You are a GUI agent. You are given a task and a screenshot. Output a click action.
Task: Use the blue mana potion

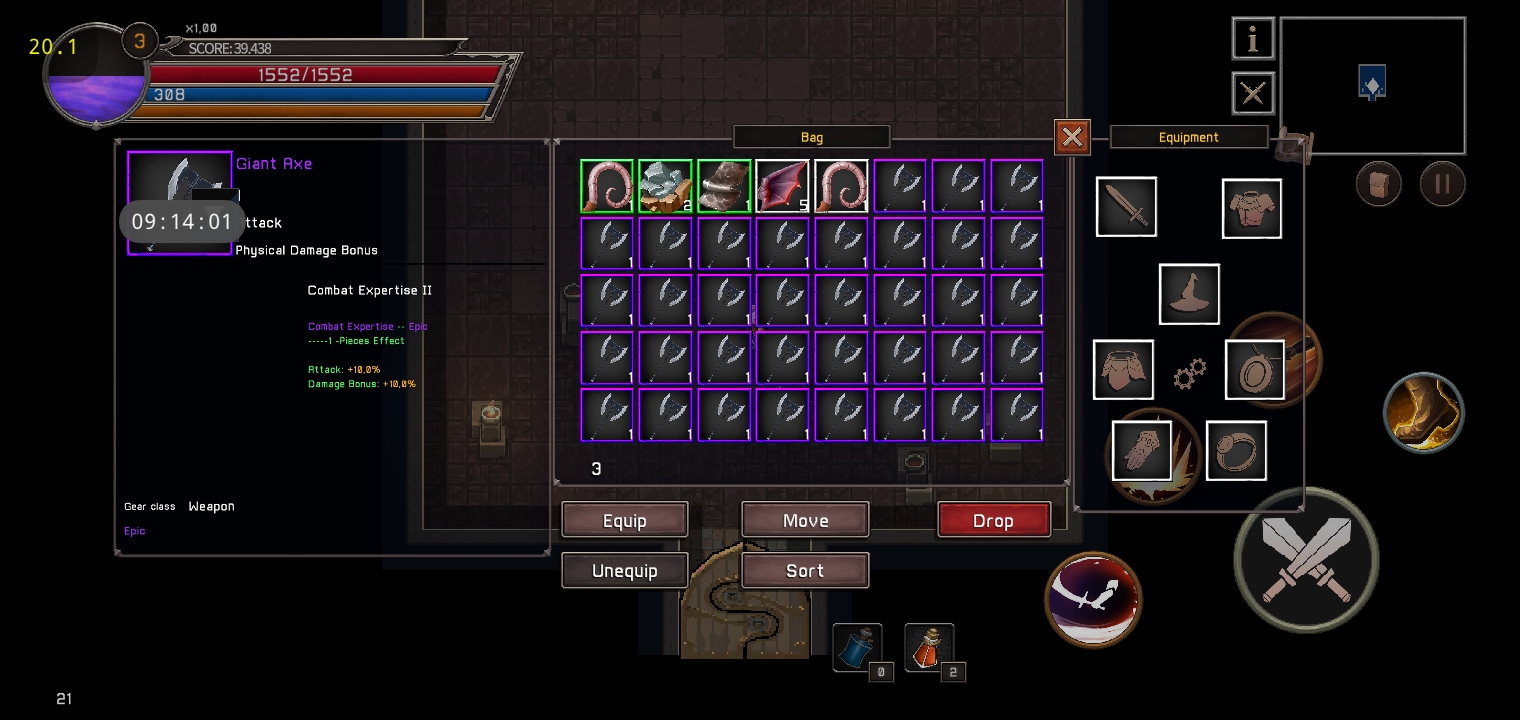(857, 647)
